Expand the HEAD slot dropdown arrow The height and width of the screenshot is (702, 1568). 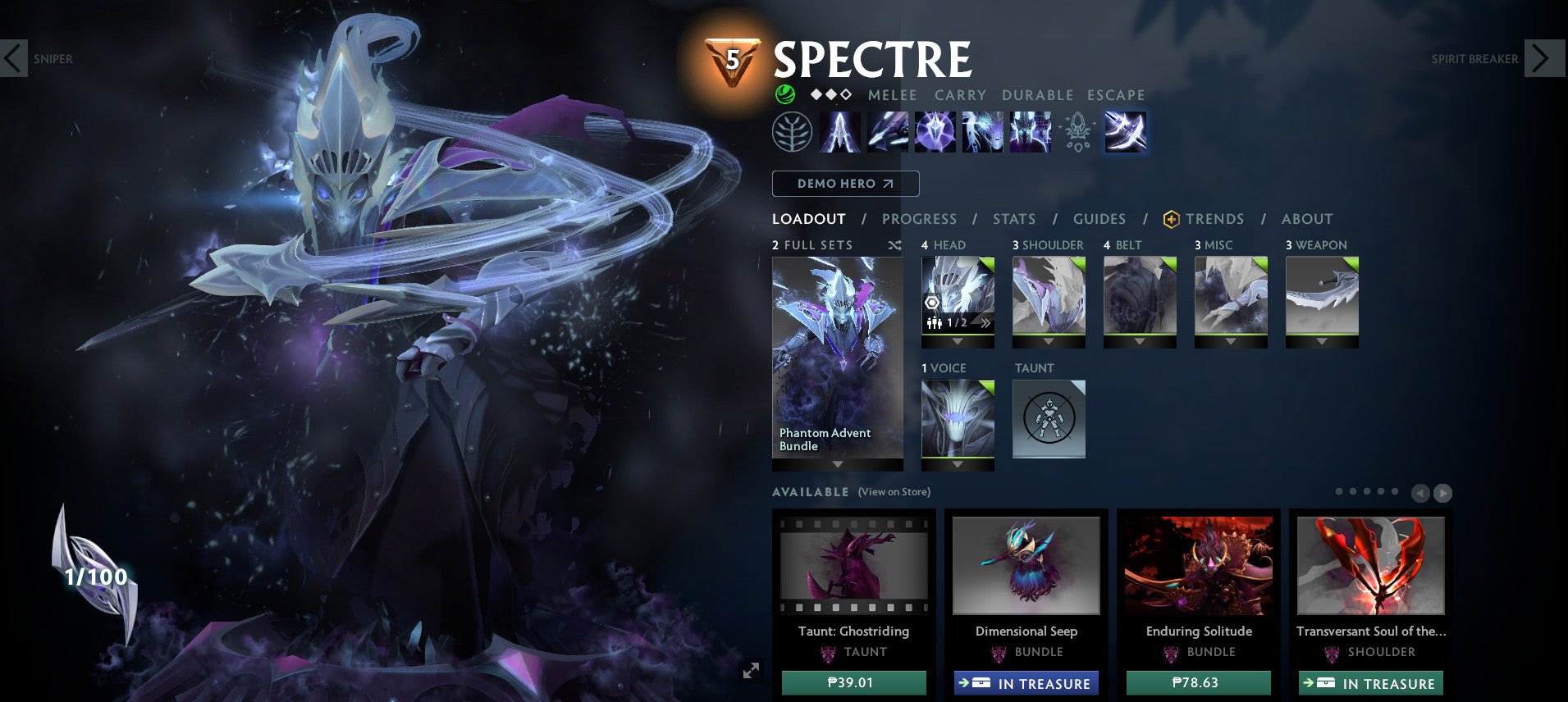pyautogui.click(x=958, y=341)
